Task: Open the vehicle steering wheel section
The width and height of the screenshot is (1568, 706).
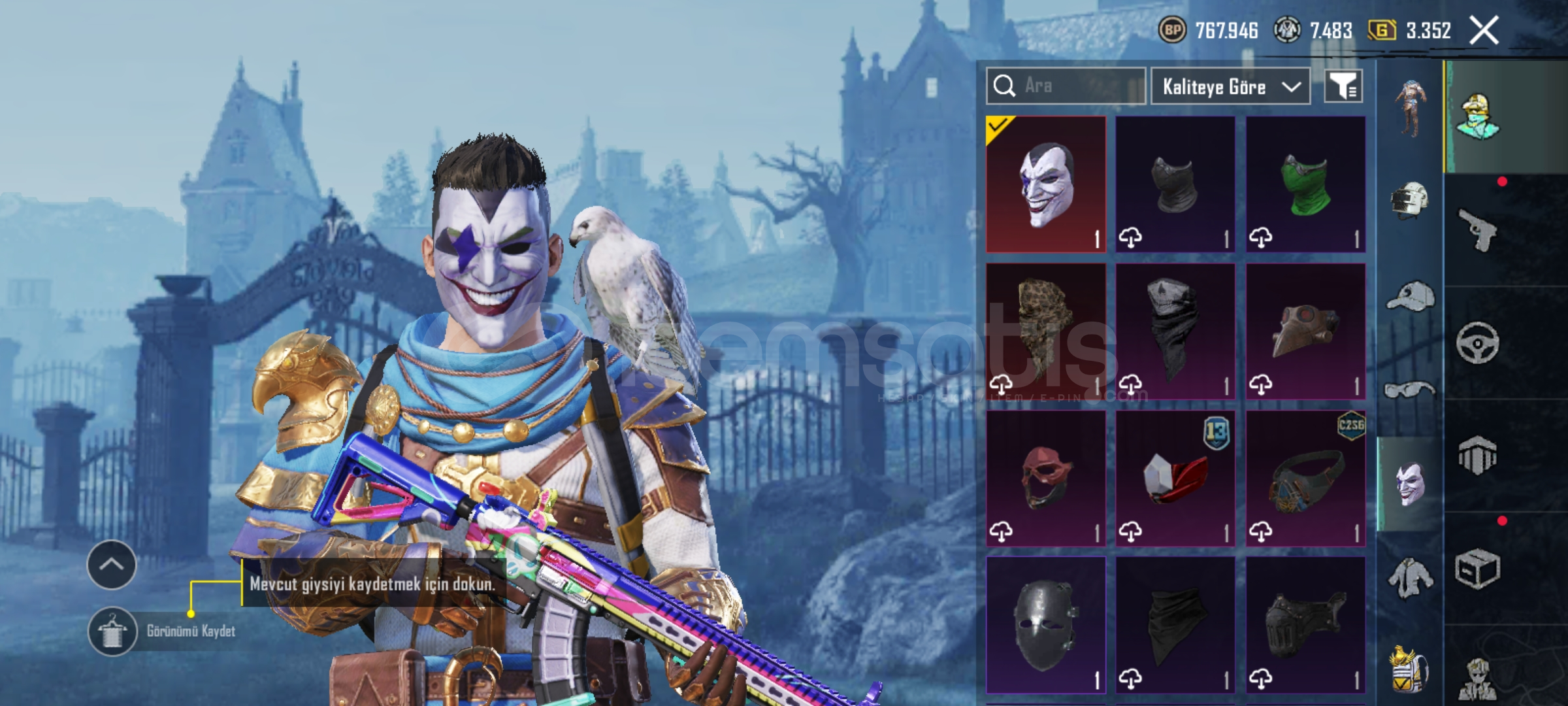Action: tap(1478, 343)
